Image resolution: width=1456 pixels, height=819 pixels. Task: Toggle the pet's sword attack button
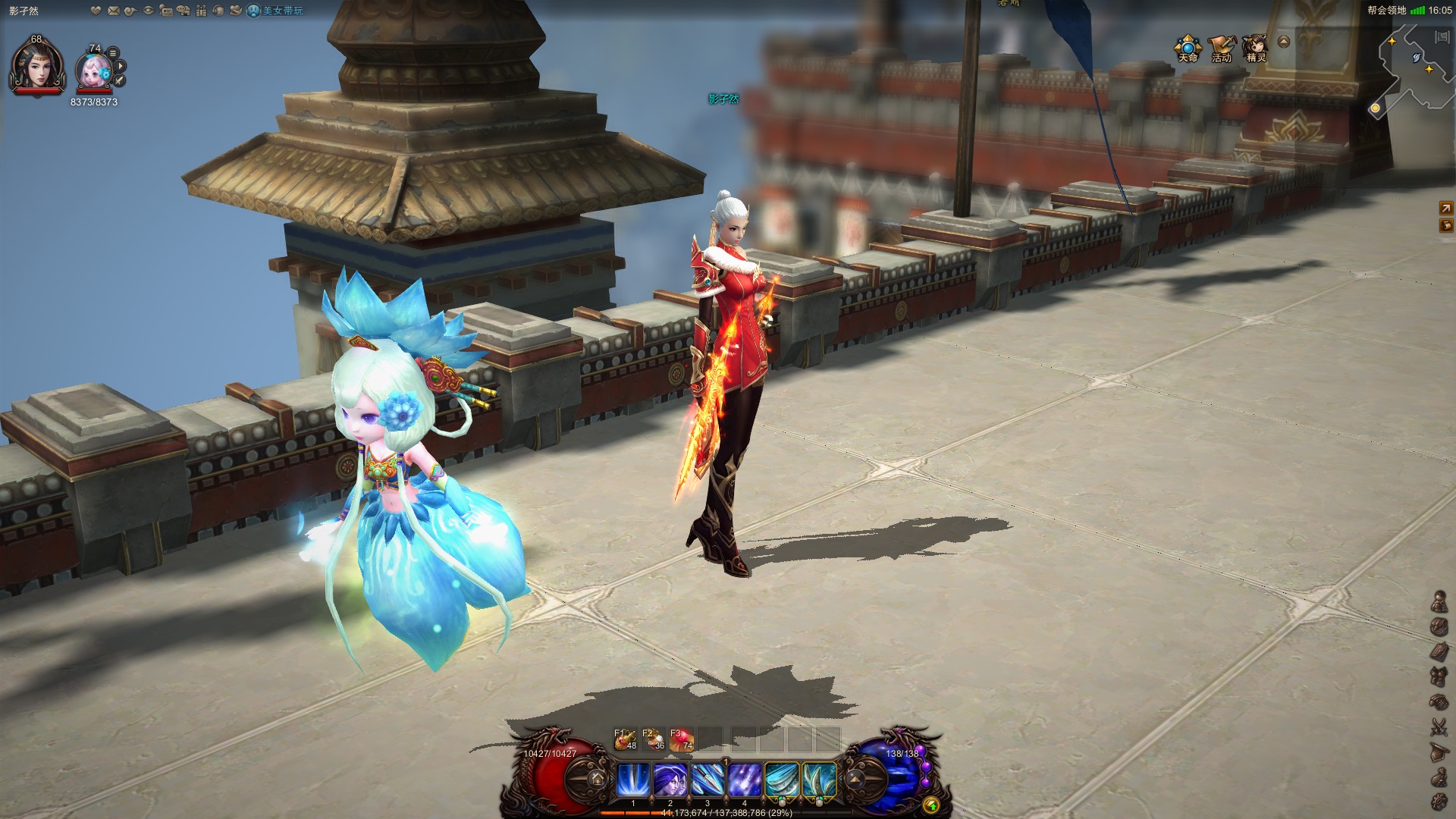[x=120, y=80]
